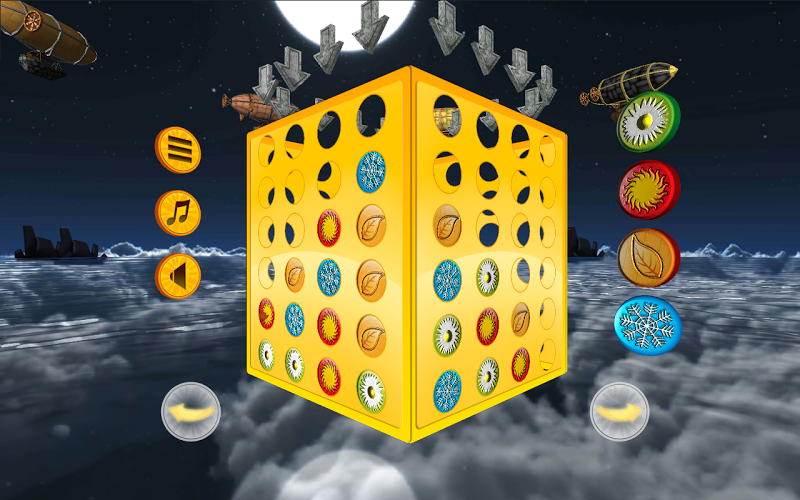Toggle the sound speaker button
800x500 pixels.
tap(178, 276)
